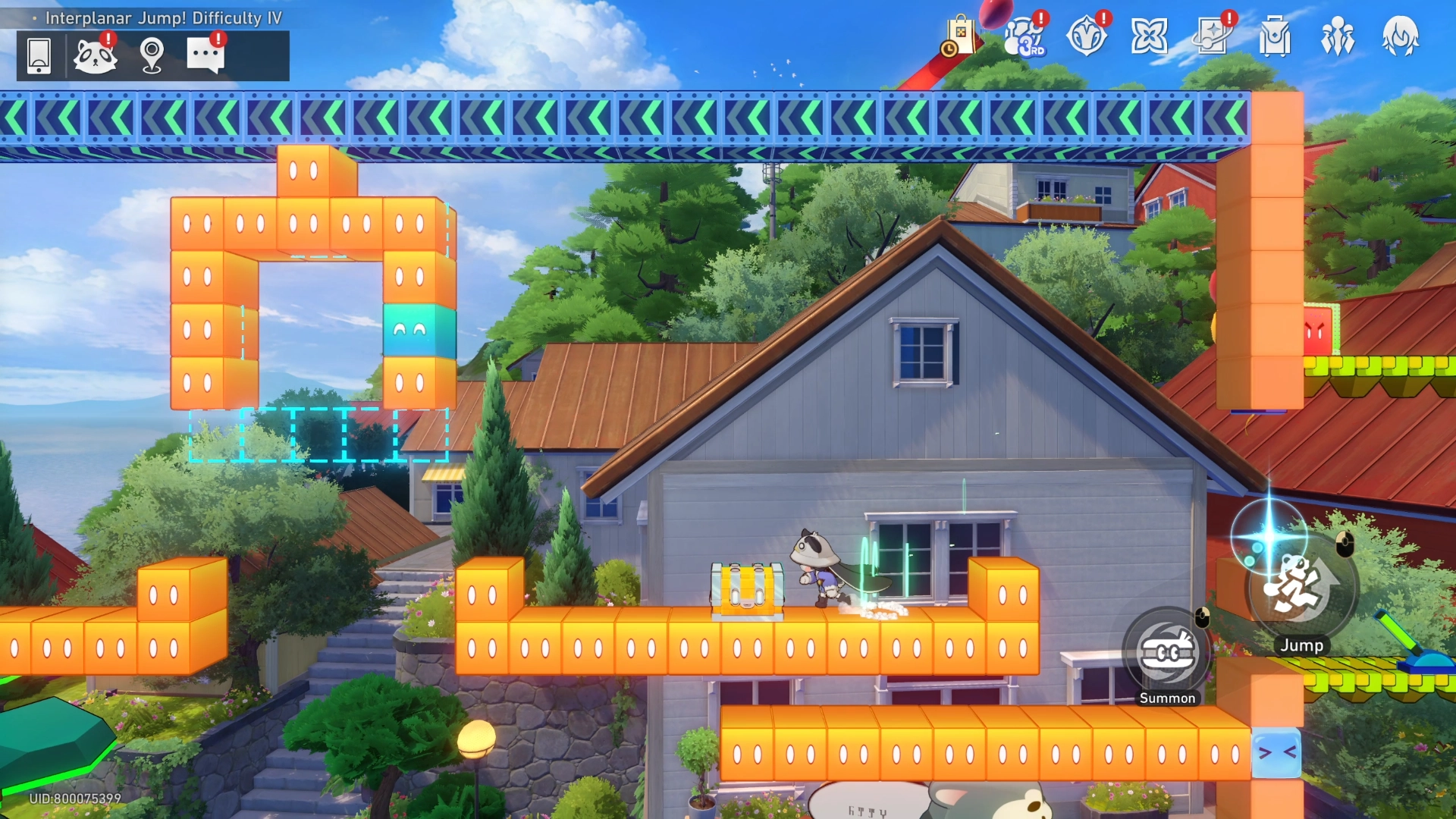Open the character head icon
The height and width of the screenshot is (819, 1456).
point(1400,36)
